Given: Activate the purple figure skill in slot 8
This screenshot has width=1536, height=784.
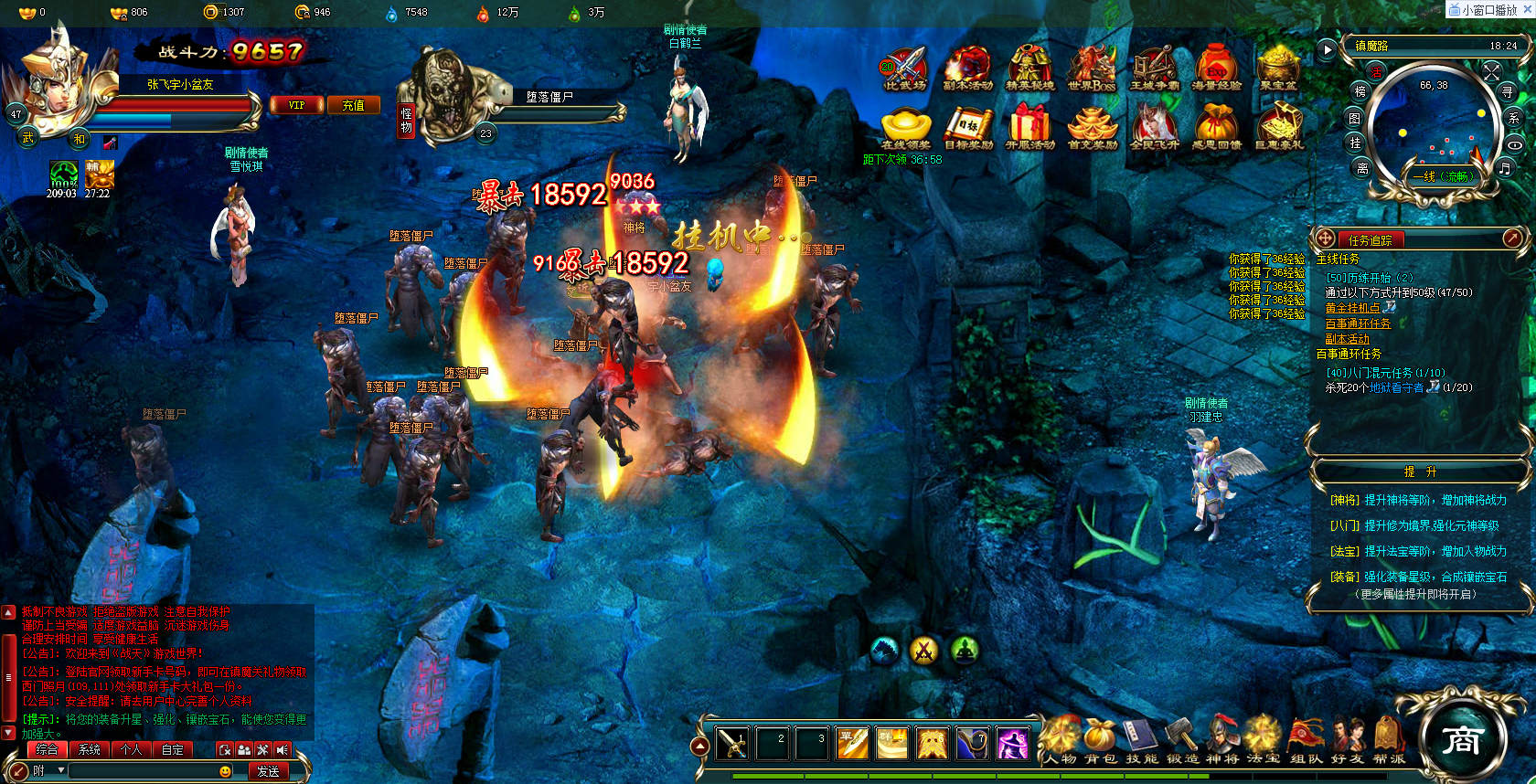Looking at the screenshot, I should pyautogui.click(x=1011, y=744).
